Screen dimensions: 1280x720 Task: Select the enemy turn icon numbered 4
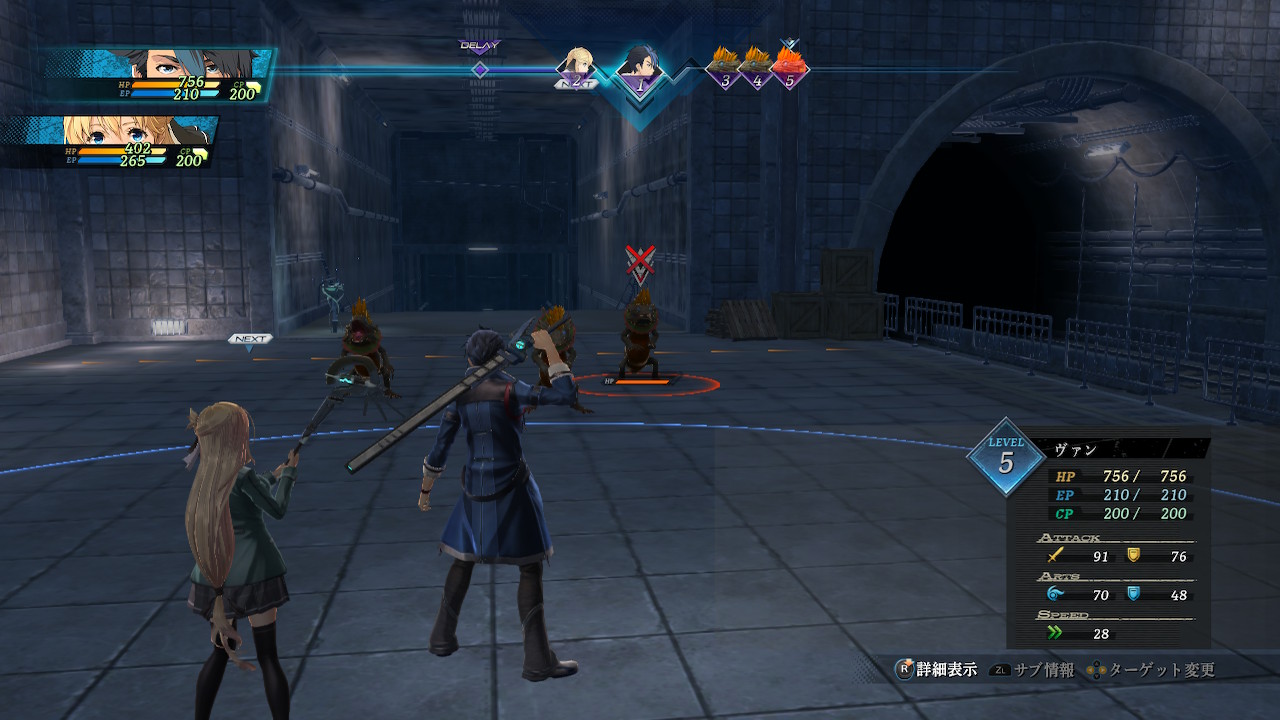pos(757,68)
